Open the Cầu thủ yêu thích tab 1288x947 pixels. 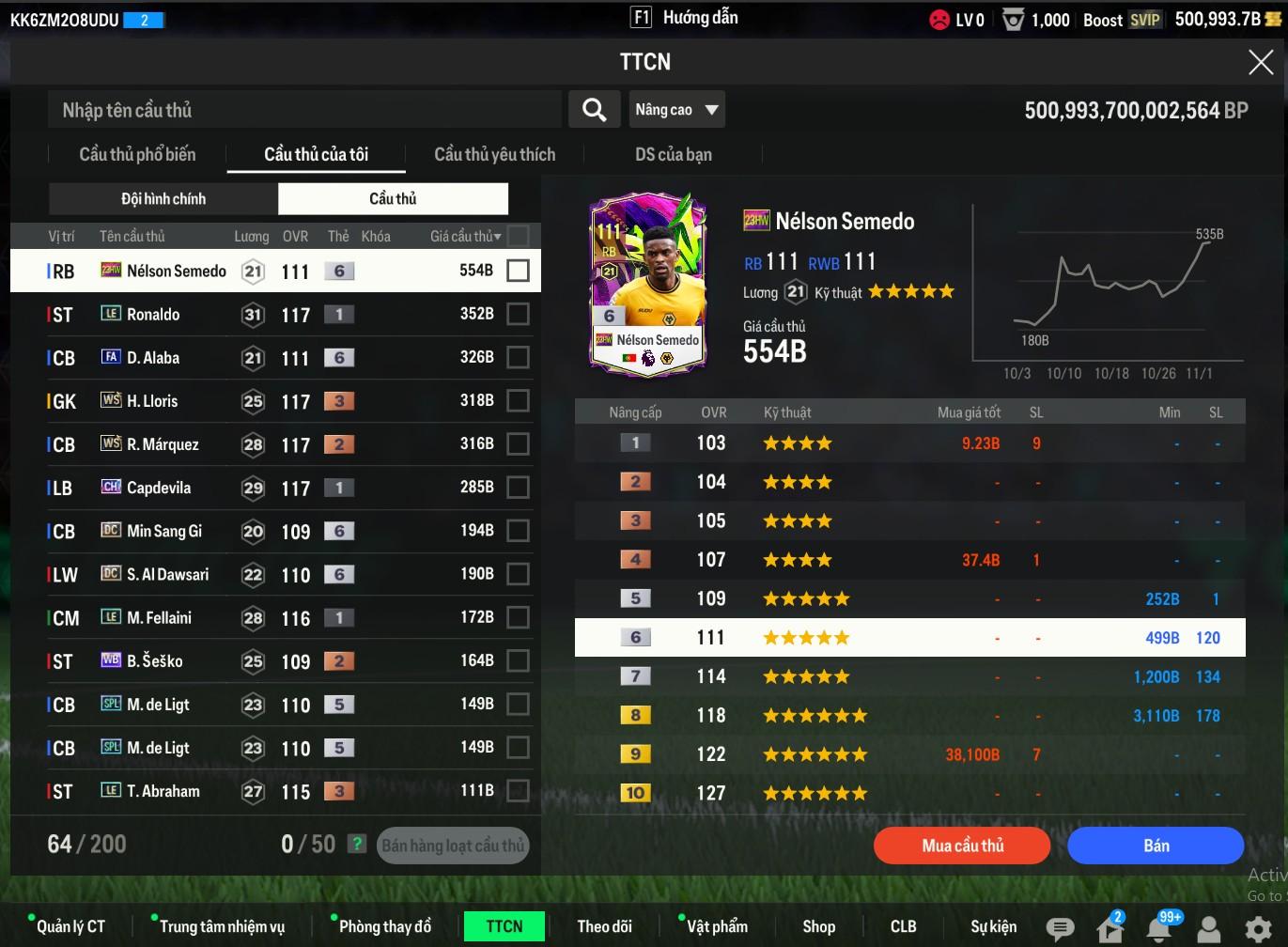494,154
